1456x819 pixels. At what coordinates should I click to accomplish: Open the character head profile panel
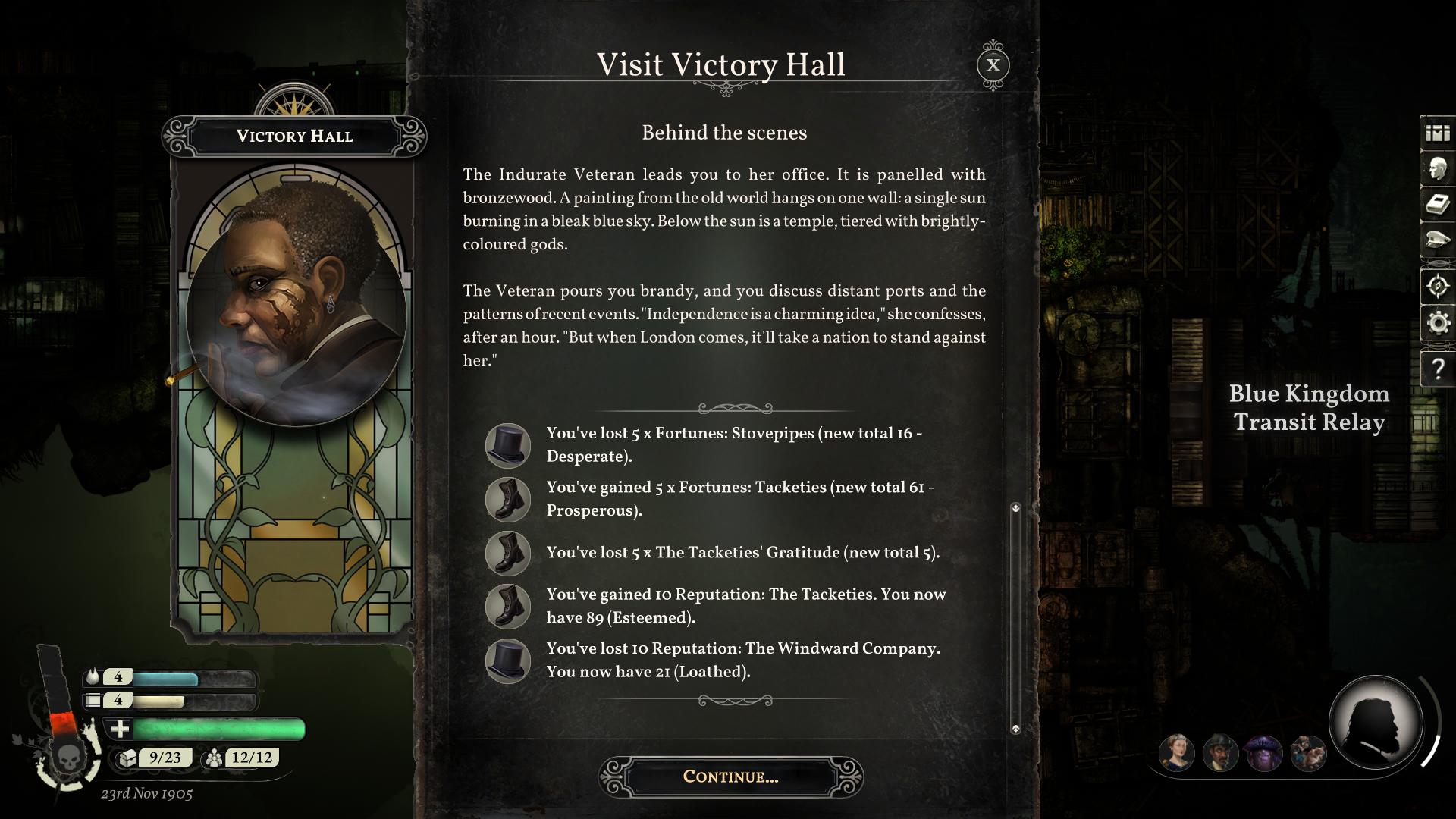click(1437, 169)
